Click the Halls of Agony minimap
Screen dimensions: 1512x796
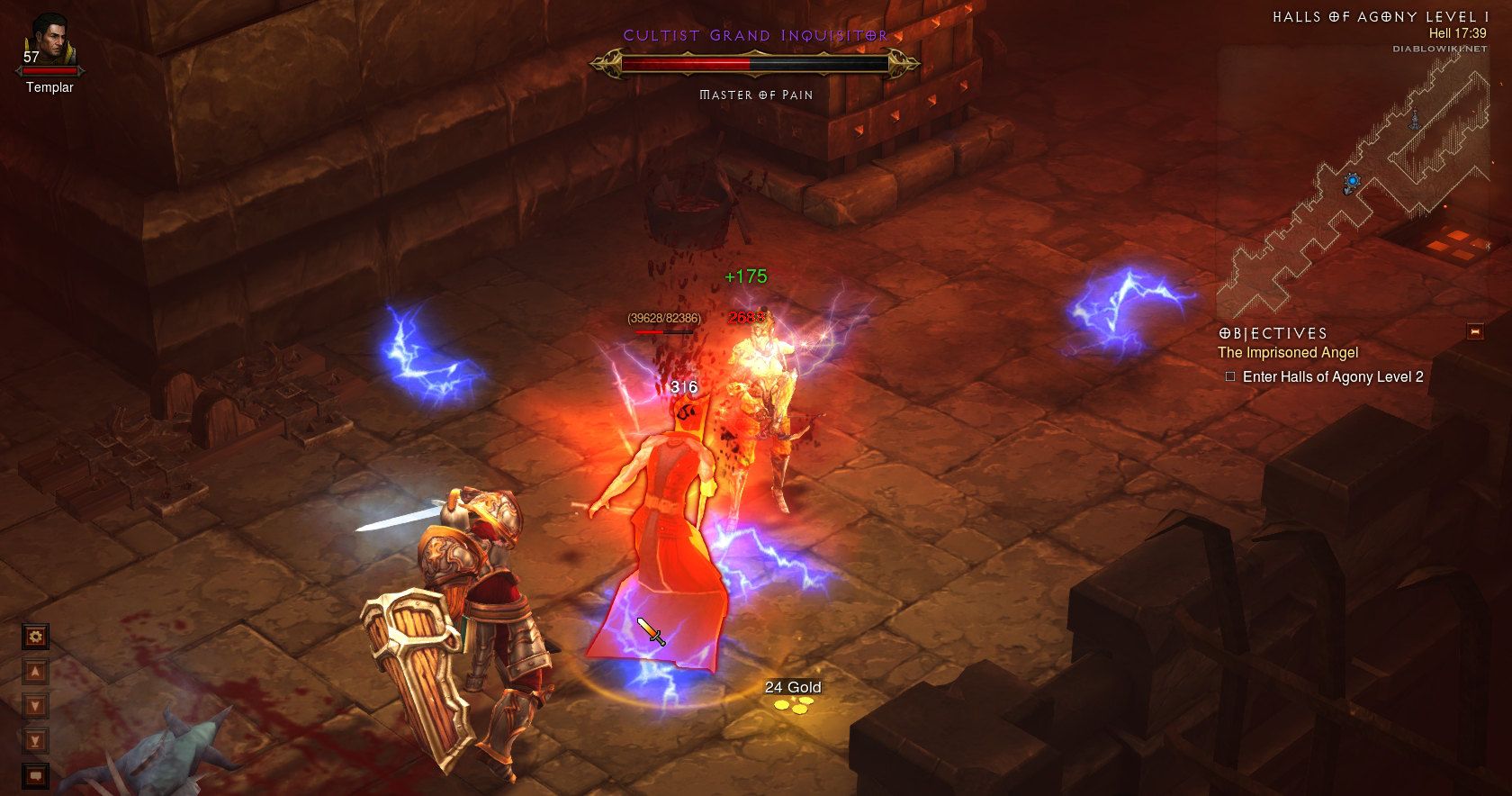(1350, 180)
